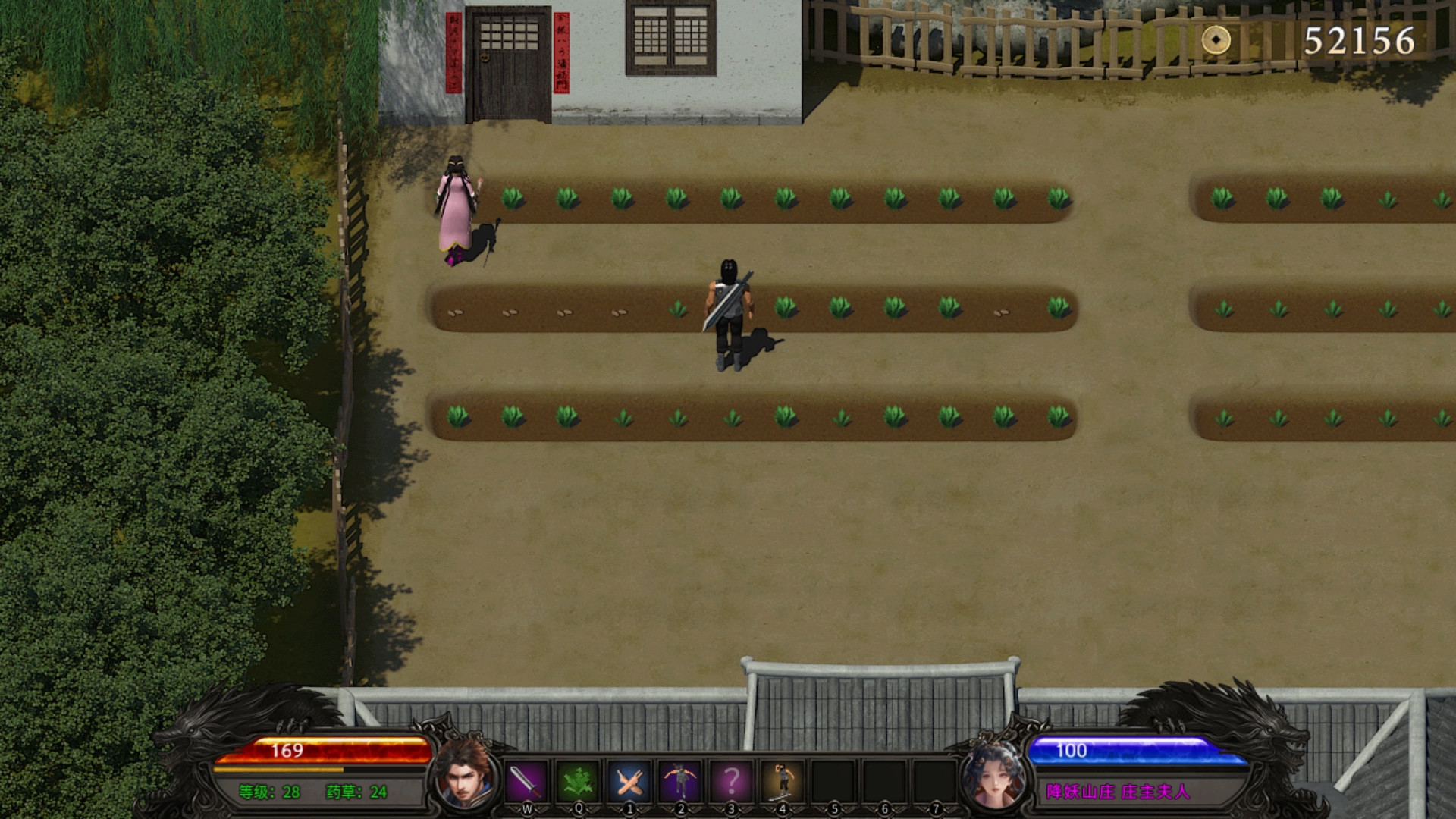
Task: Select the sword attack skill slot
Action: point(526,780)
